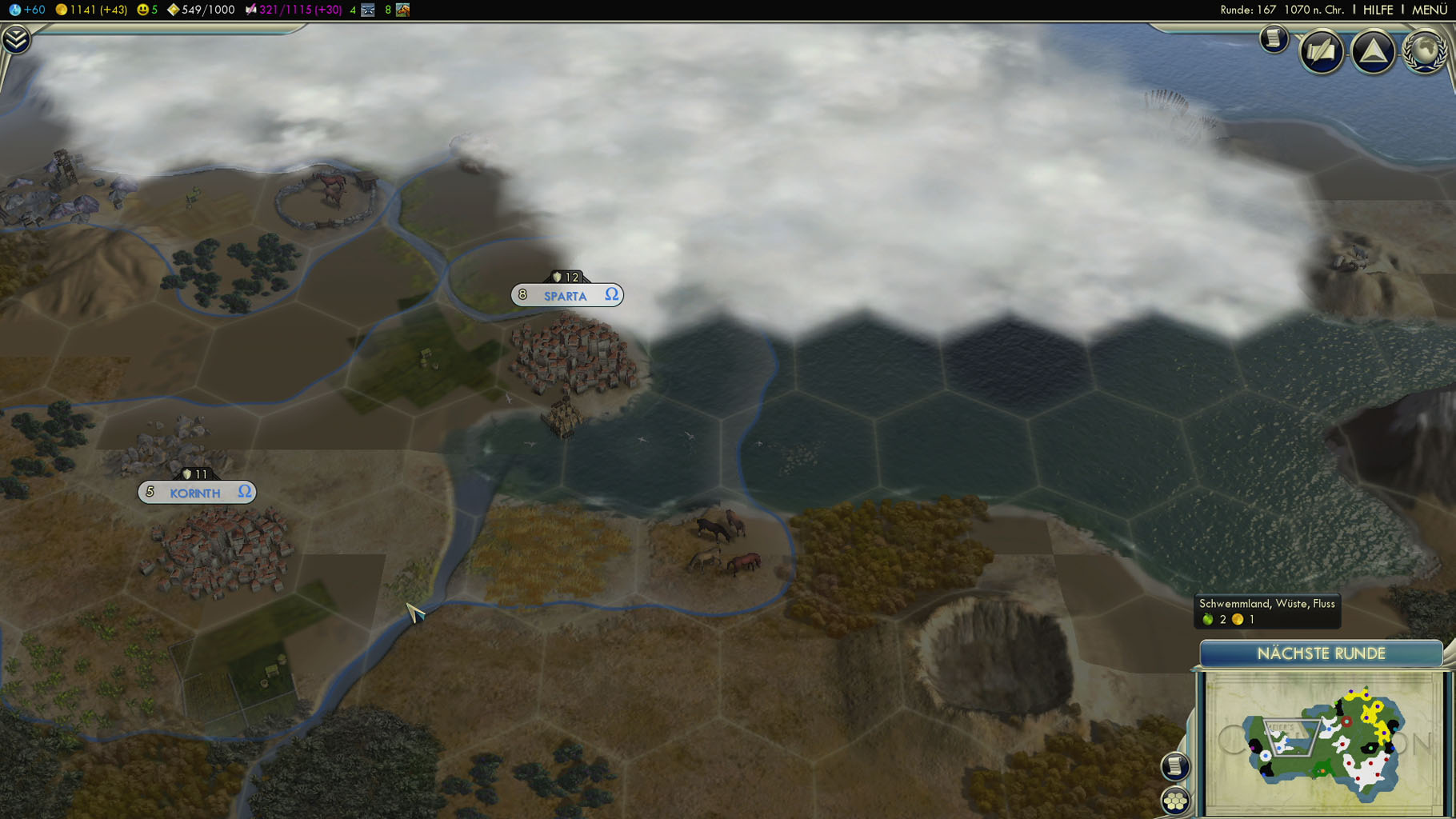Click the purple culture icon in the top bar

tap(250, 10)
